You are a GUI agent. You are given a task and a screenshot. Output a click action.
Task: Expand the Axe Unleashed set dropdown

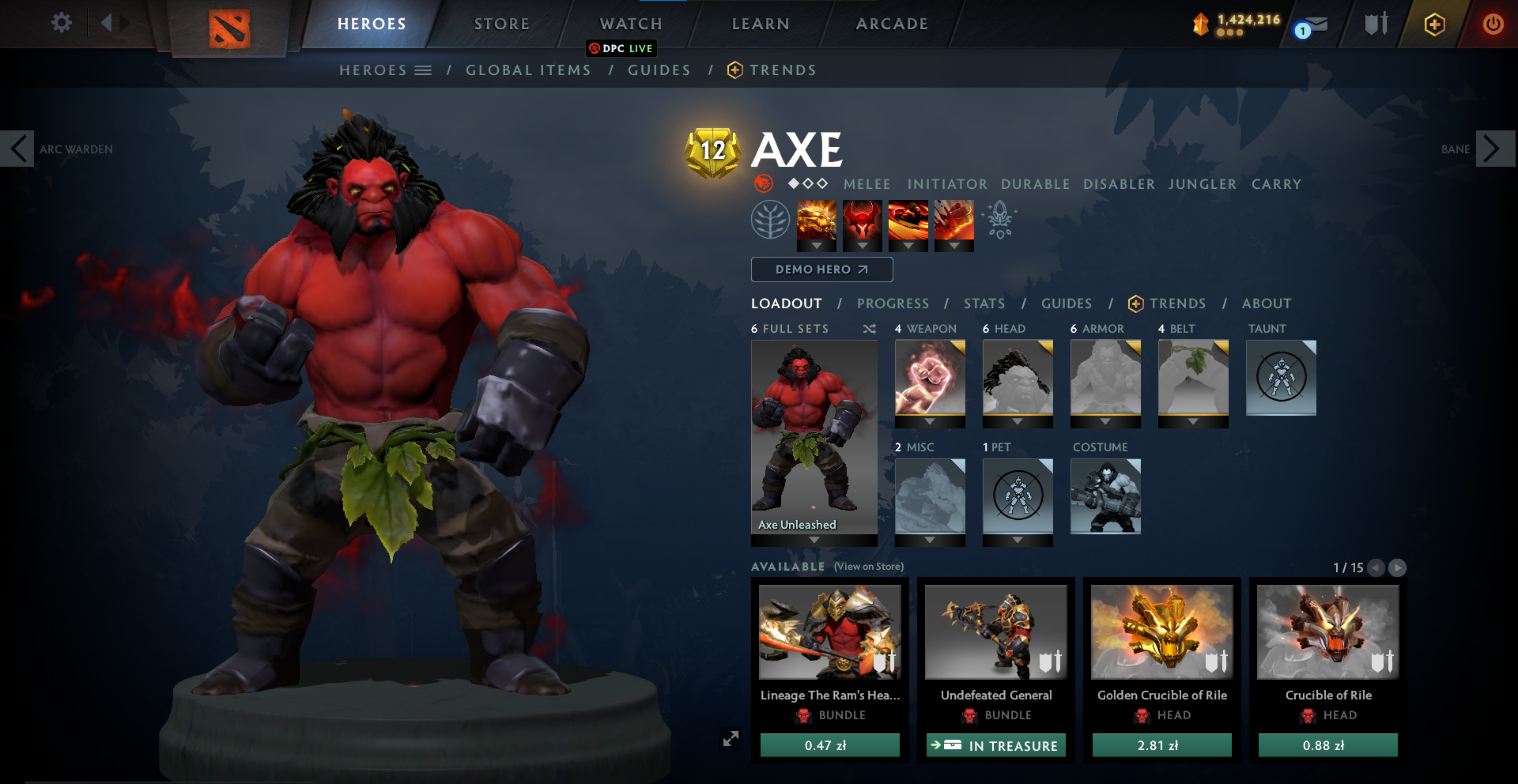point(814,539)
